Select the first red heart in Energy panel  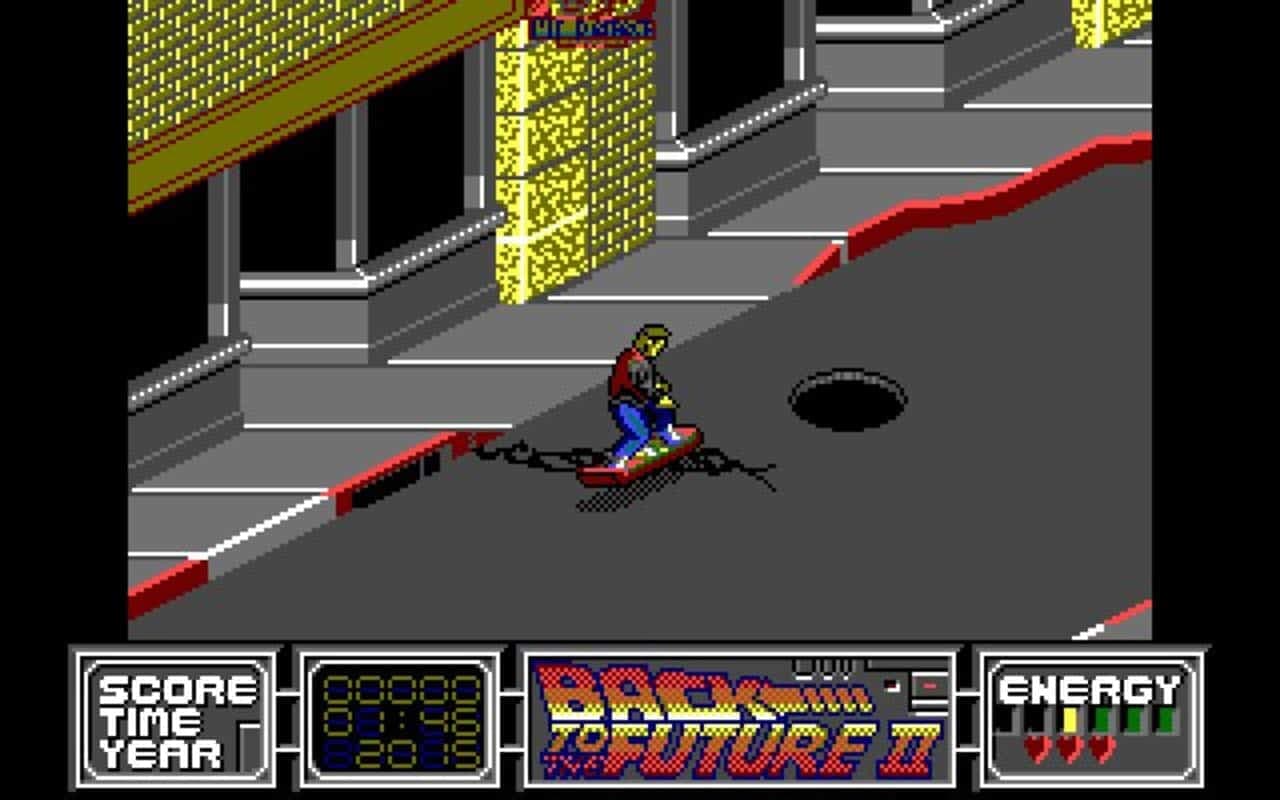tap(1036, 748)
